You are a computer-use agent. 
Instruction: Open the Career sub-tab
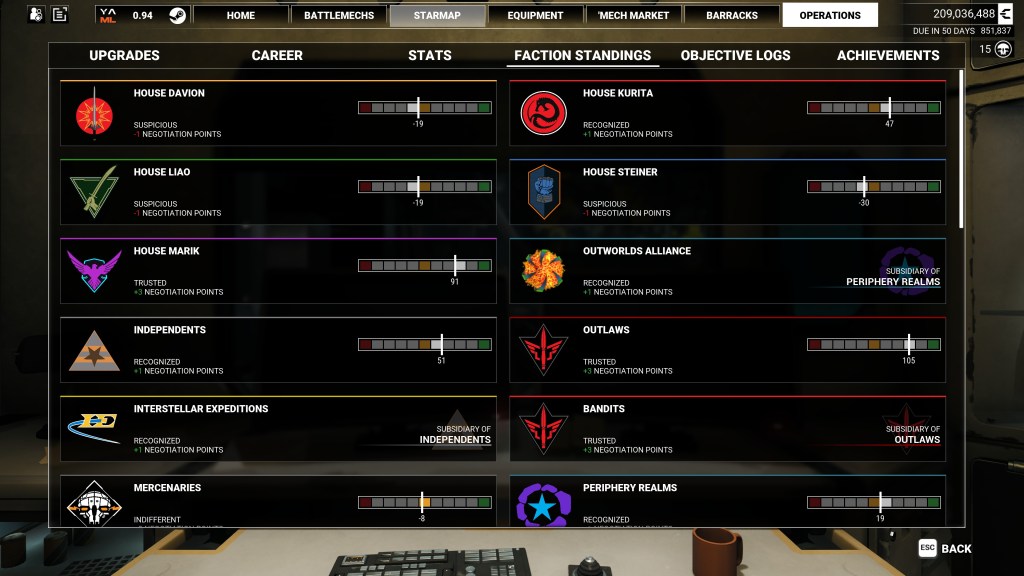coord(277,55)
